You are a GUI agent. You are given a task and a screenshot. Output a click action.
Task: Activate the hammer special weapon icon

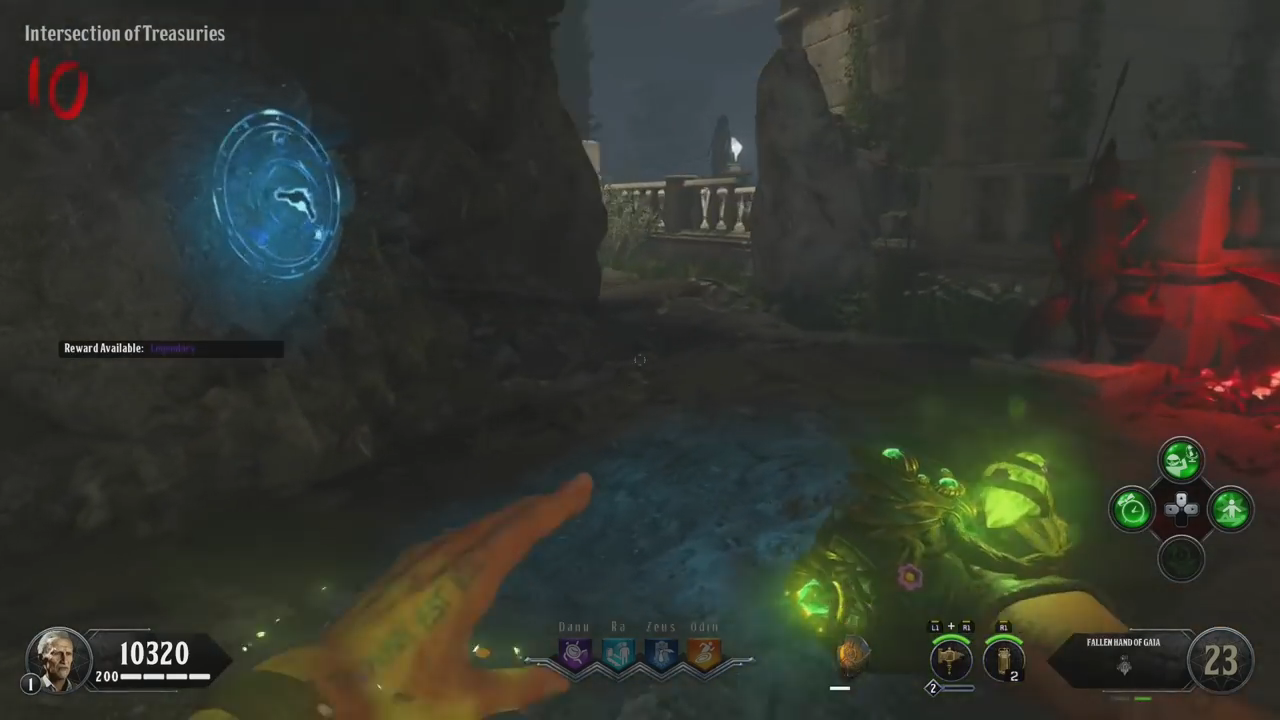[950, 660]
